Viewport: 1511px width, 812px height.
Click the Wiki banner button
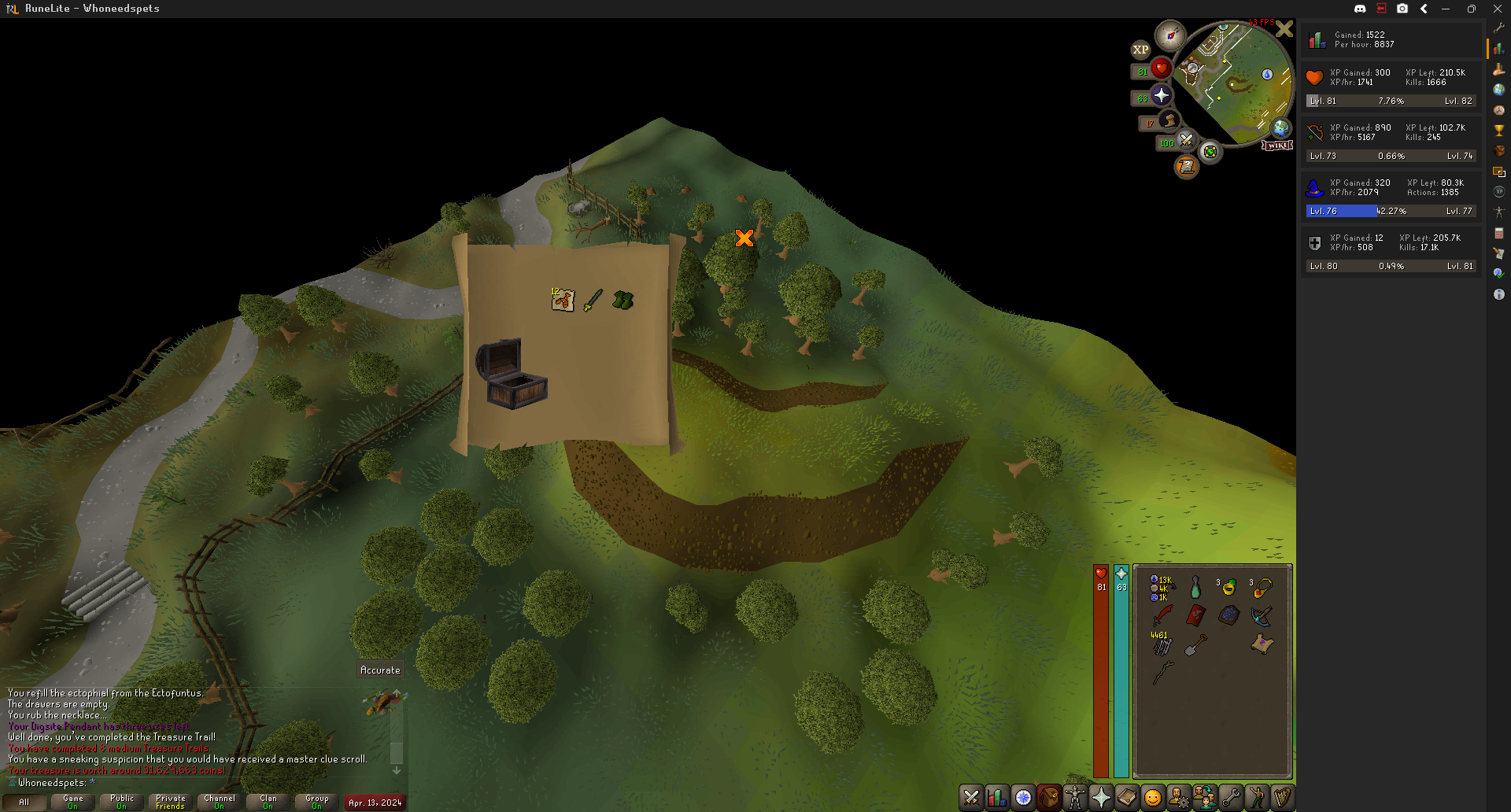tap(1277, 146)
